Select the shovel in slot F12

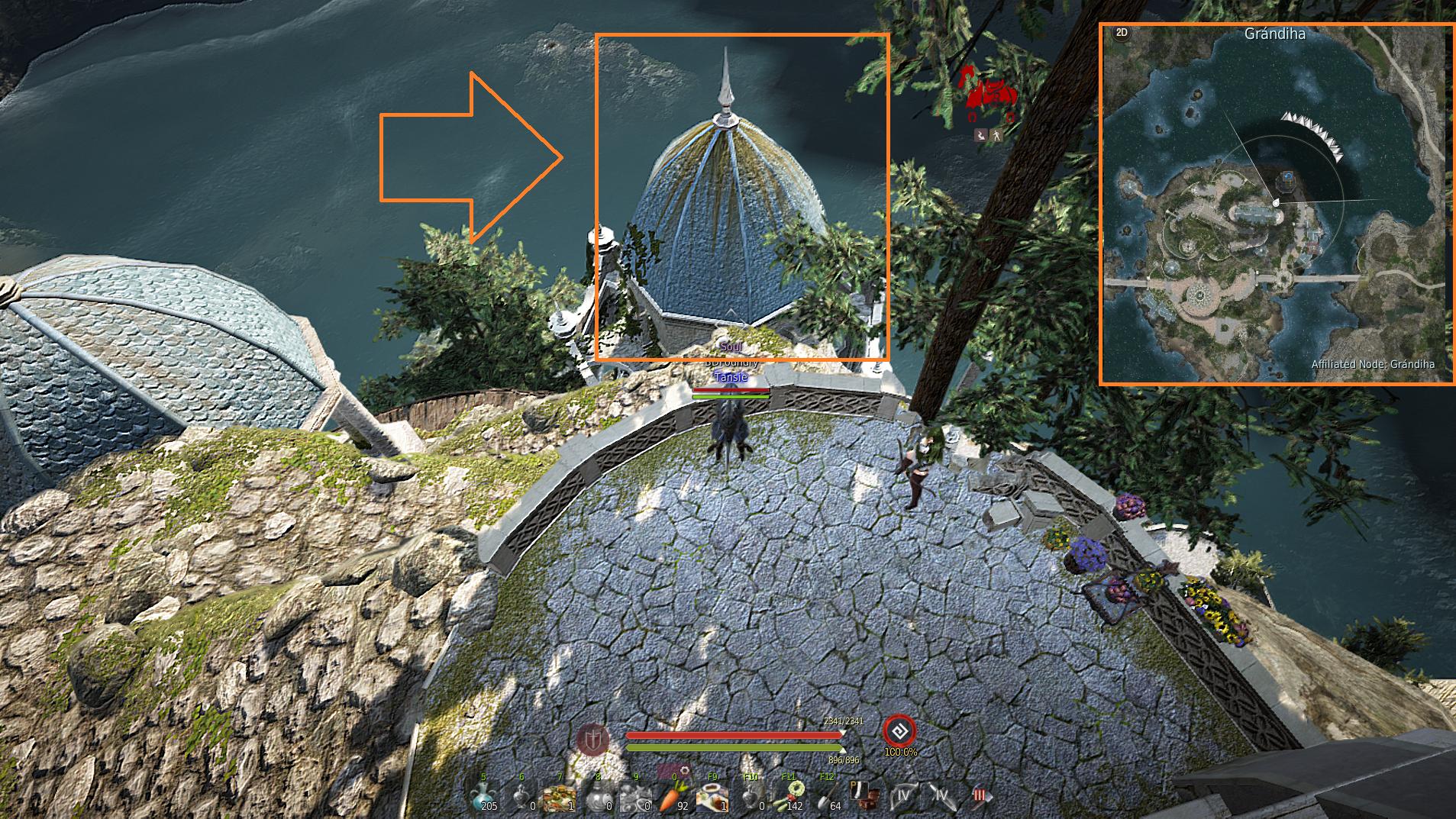point(828,797)
